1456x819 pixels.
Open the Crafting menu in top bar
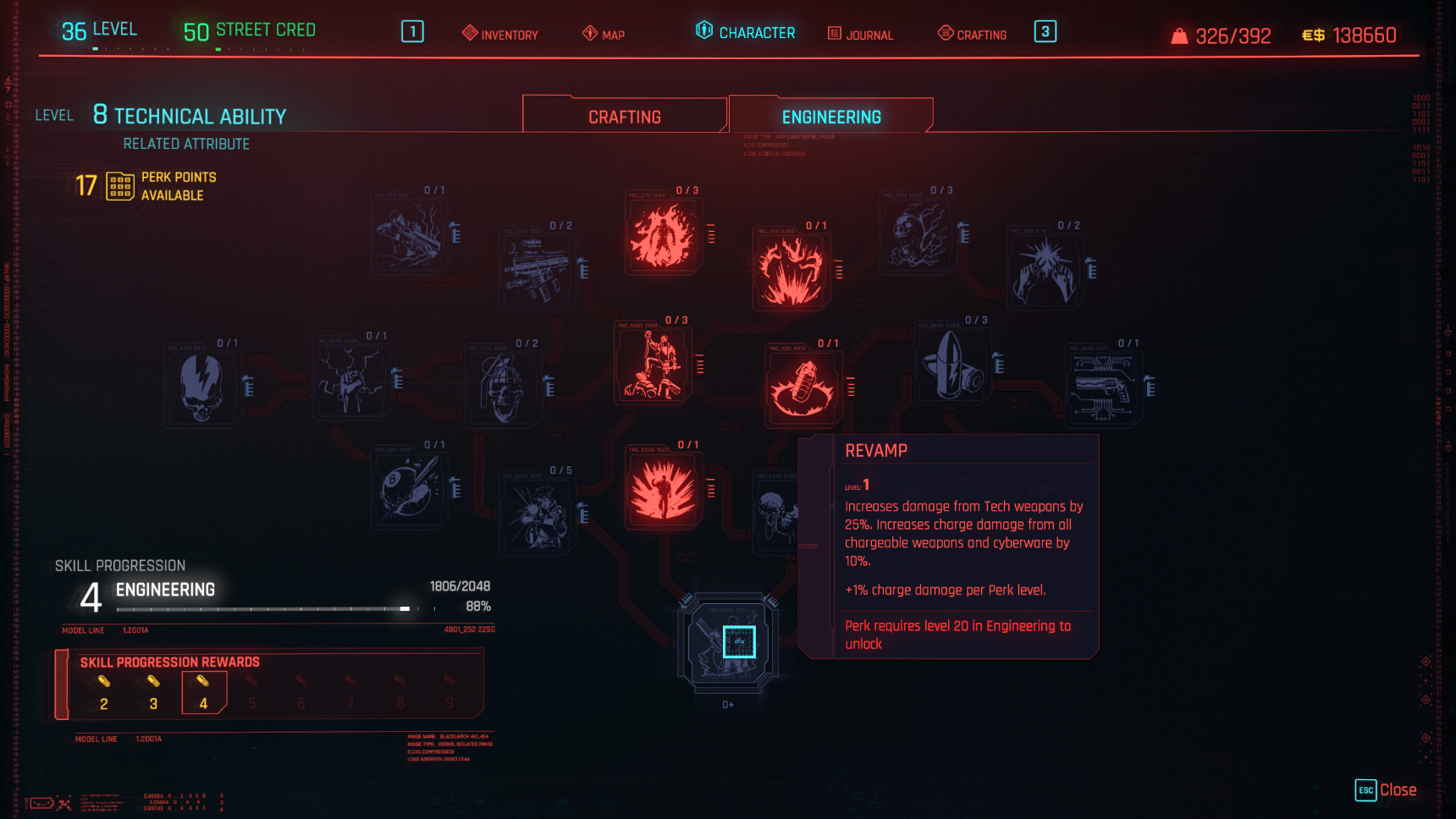(972, 34)
